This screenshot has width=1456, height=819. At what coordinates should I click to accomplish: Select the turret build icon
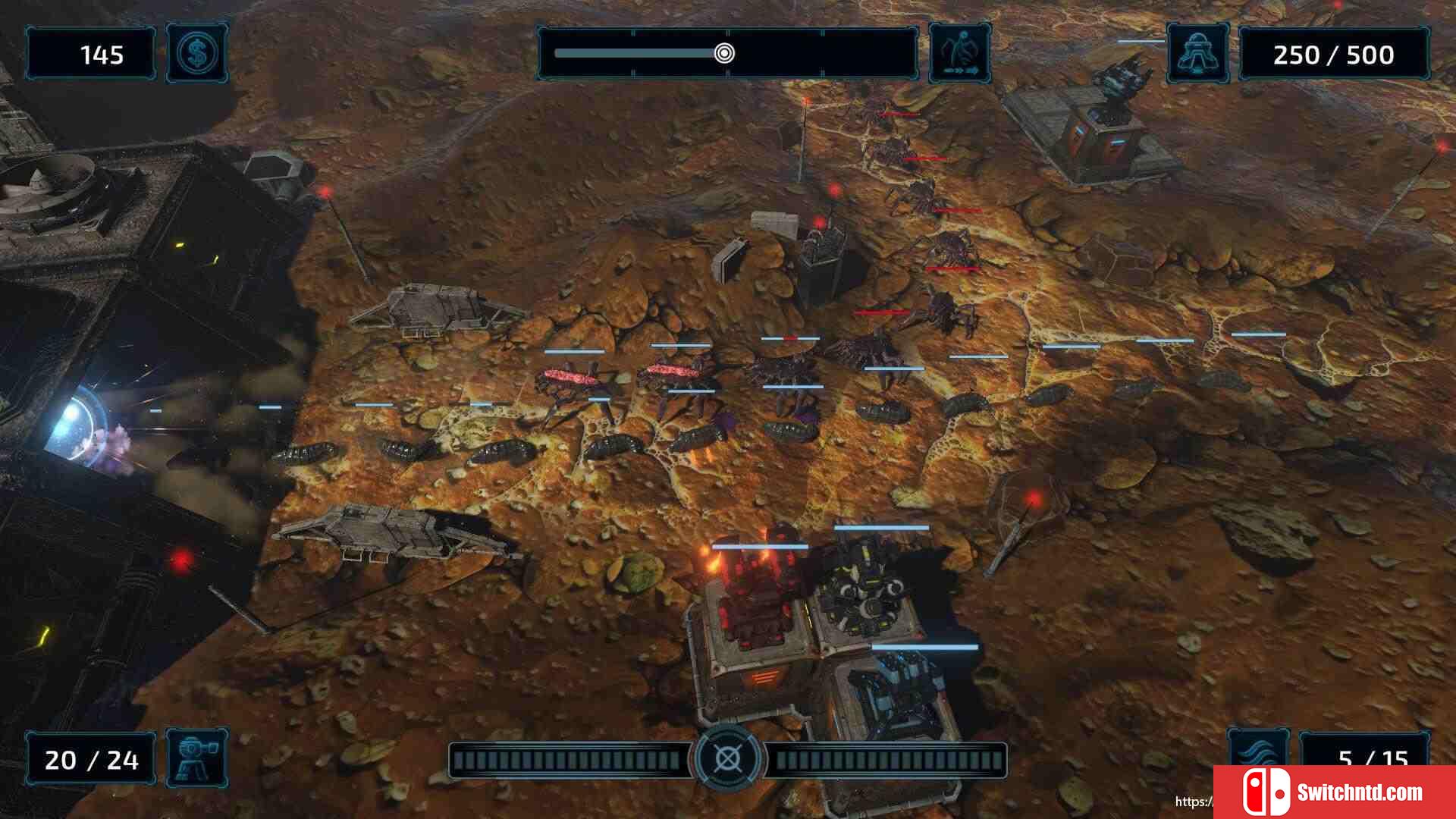(197, 758)
